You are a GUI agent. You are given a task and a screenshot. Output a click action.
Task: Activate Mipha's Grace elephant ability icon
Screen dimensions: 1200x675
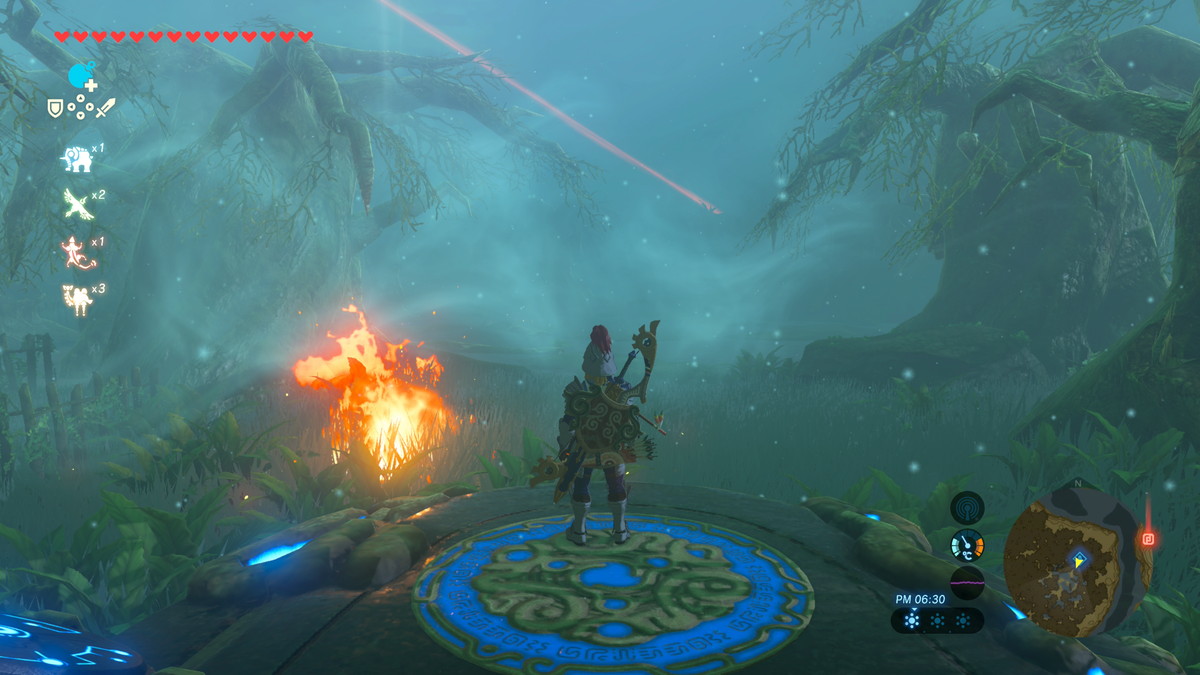(76, 157)
